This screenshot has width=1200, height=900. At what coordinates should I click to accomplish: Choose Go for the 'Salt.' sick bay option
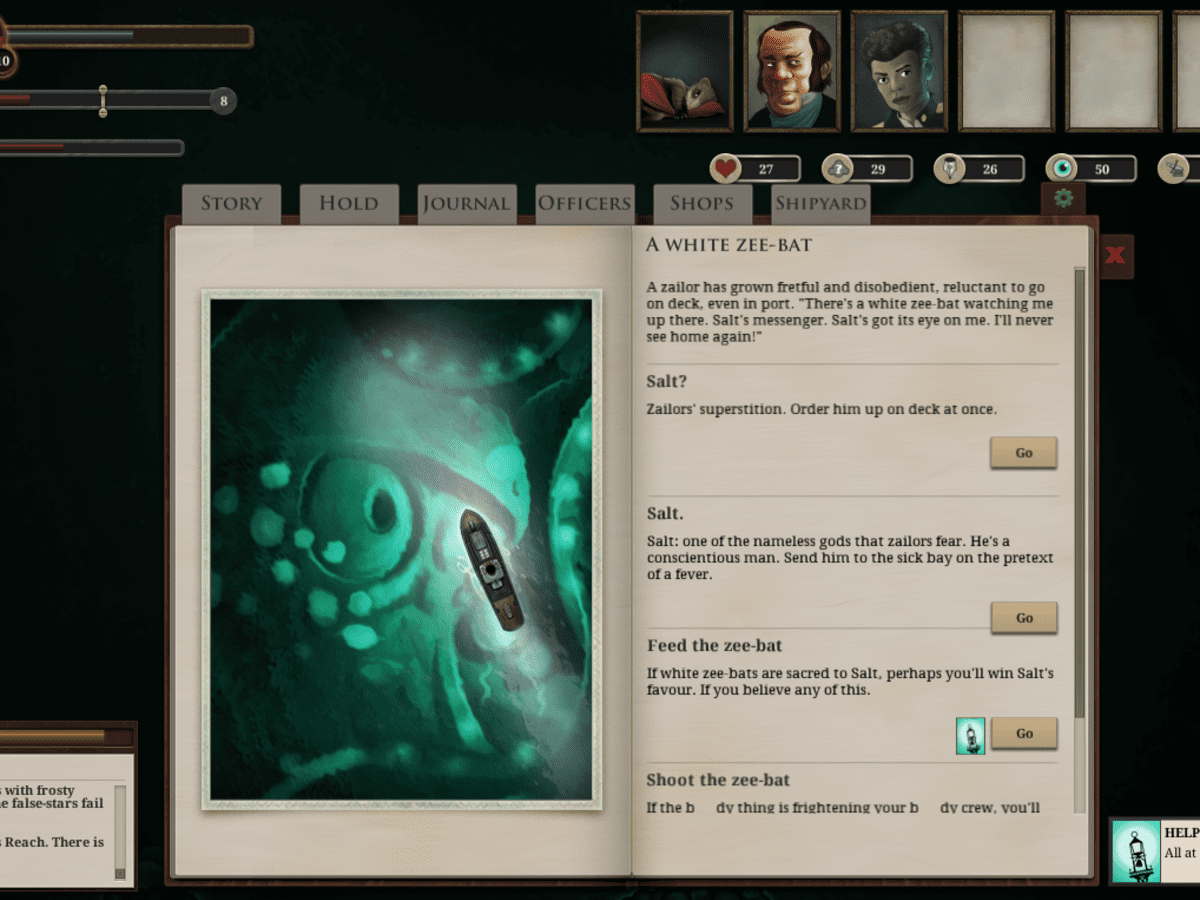coord(1023,618)
